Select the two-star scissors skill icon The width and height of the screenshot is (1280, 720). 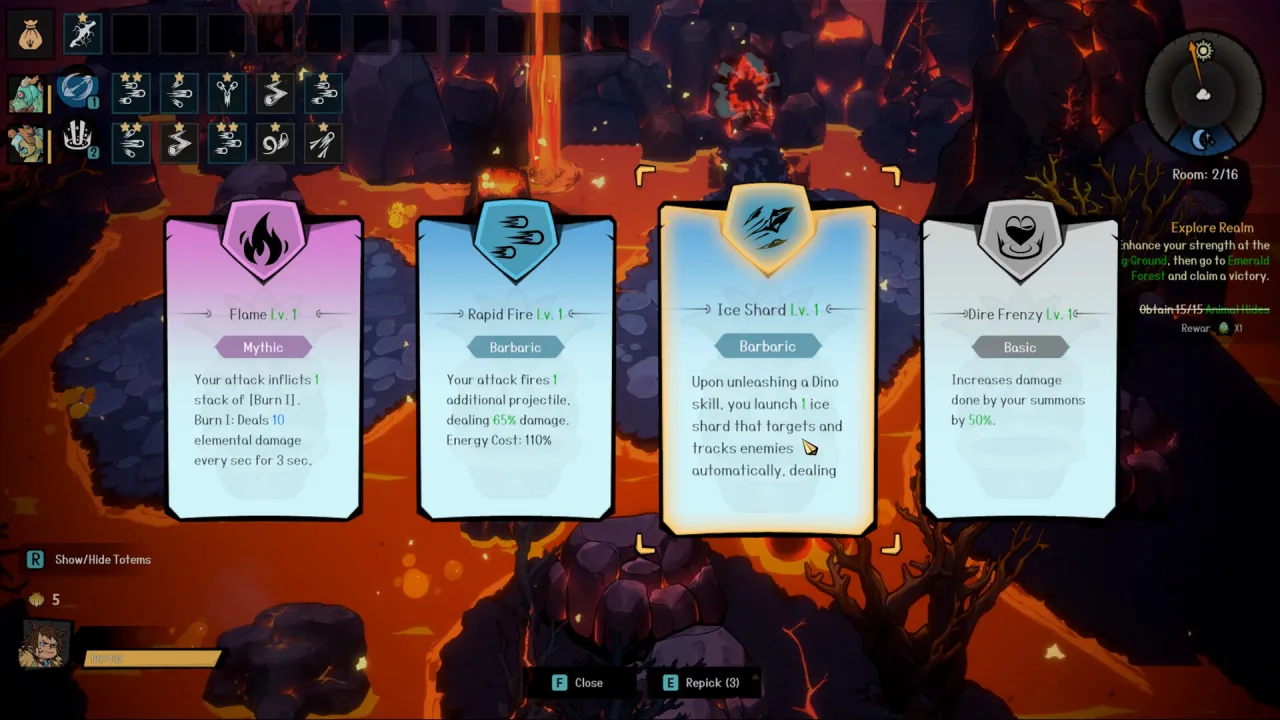click(227, 93)
